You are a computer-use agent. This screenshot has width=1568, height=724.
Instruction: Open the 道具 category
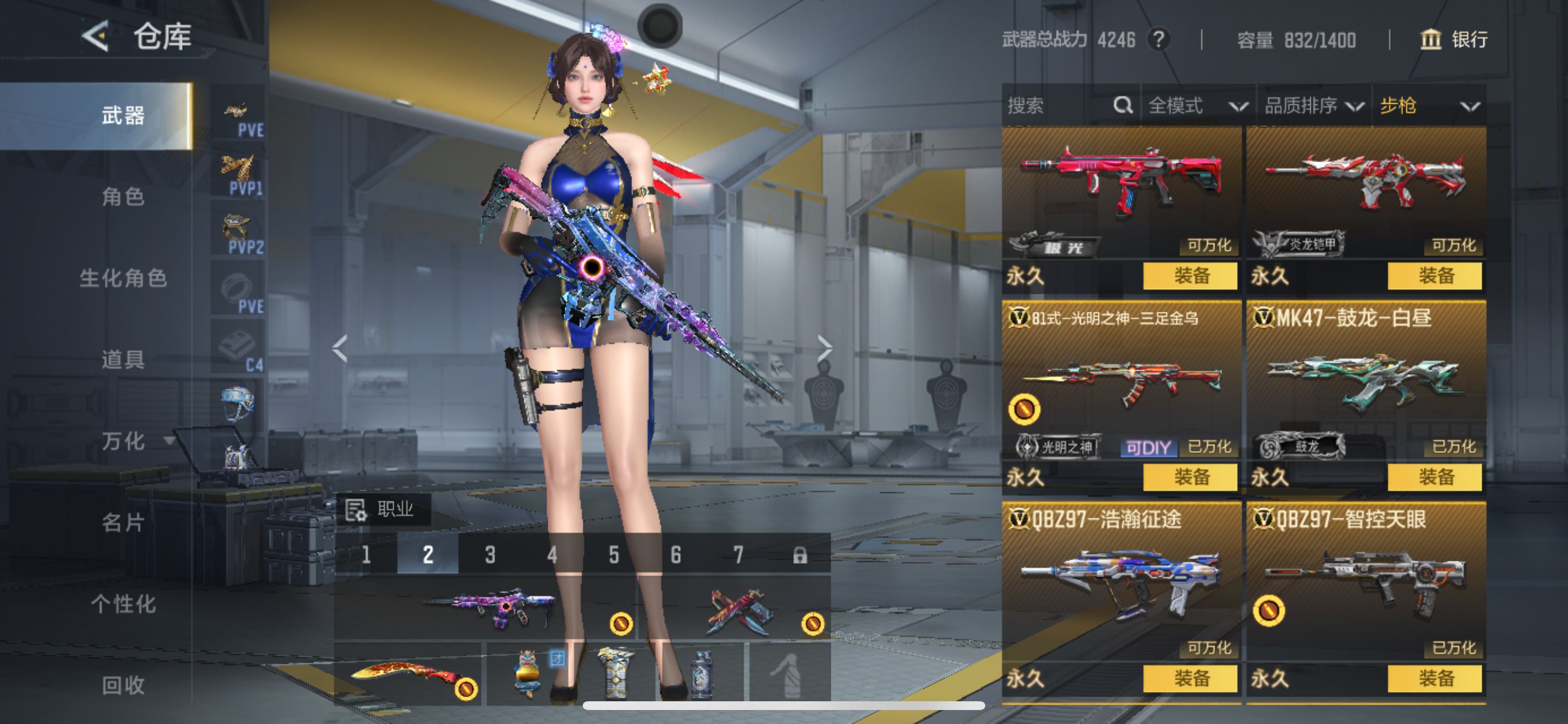click(123, 360)
